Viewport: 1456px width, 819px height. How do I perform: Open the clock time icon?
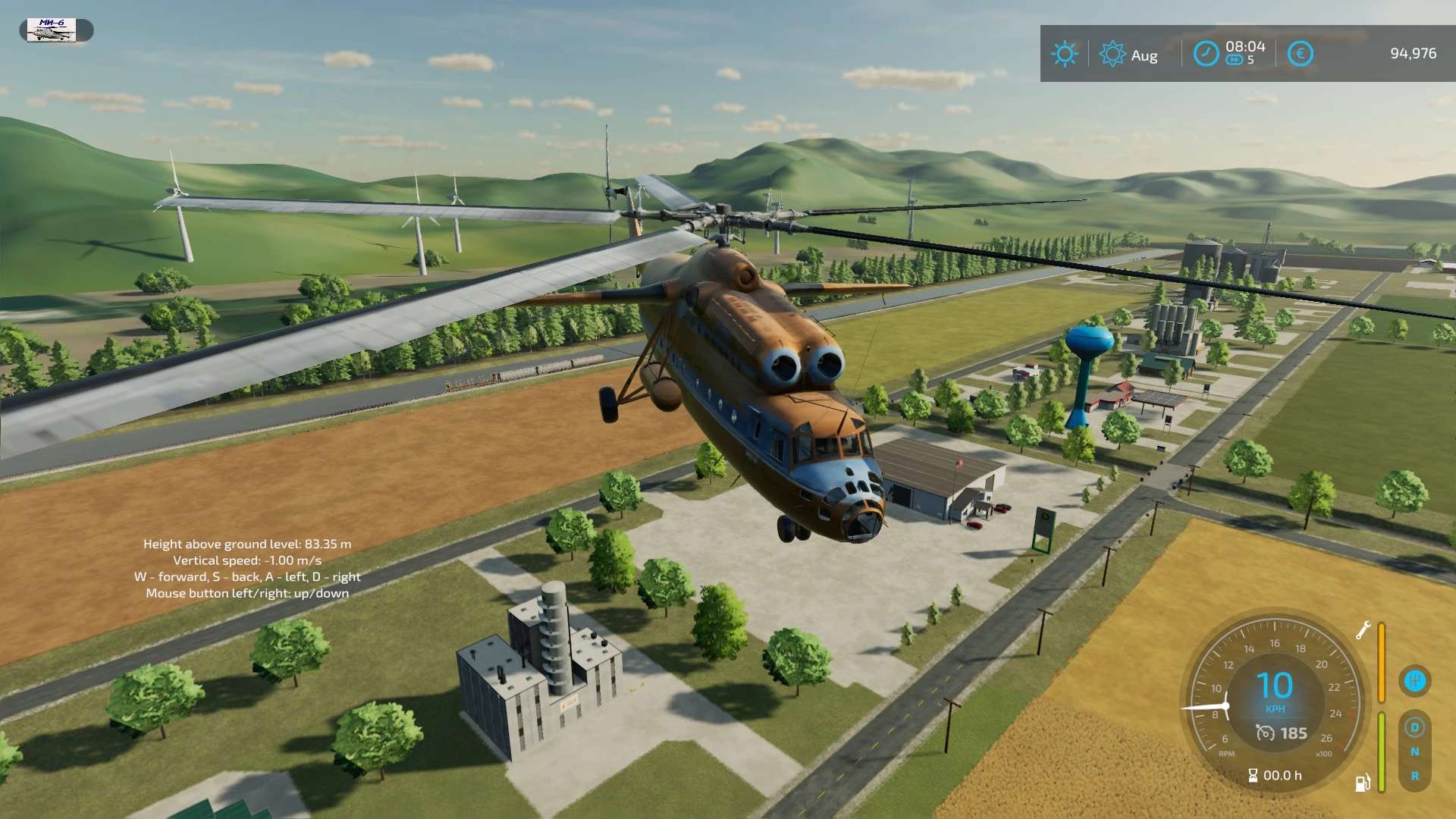click(x=1206, y=54)
